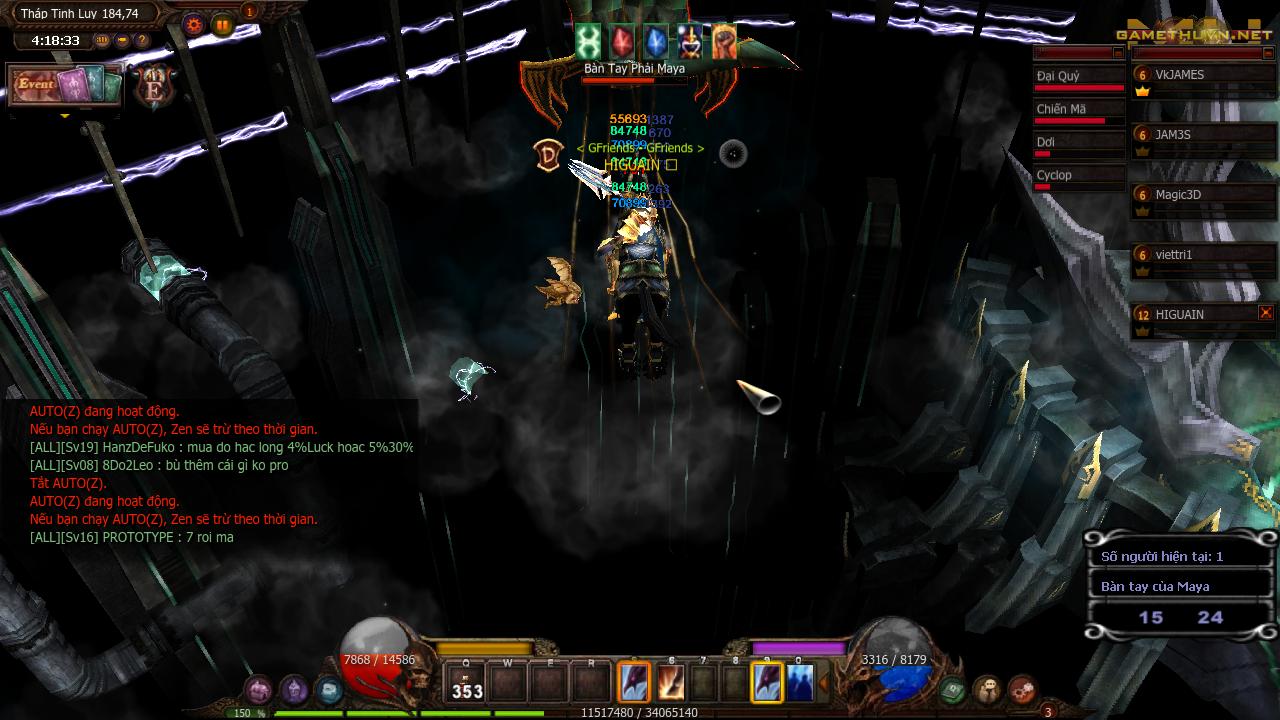This screenshot has width=1280, height=720.
Task: Select the Đại Quỷ target entry
Action: point(1078,77)
